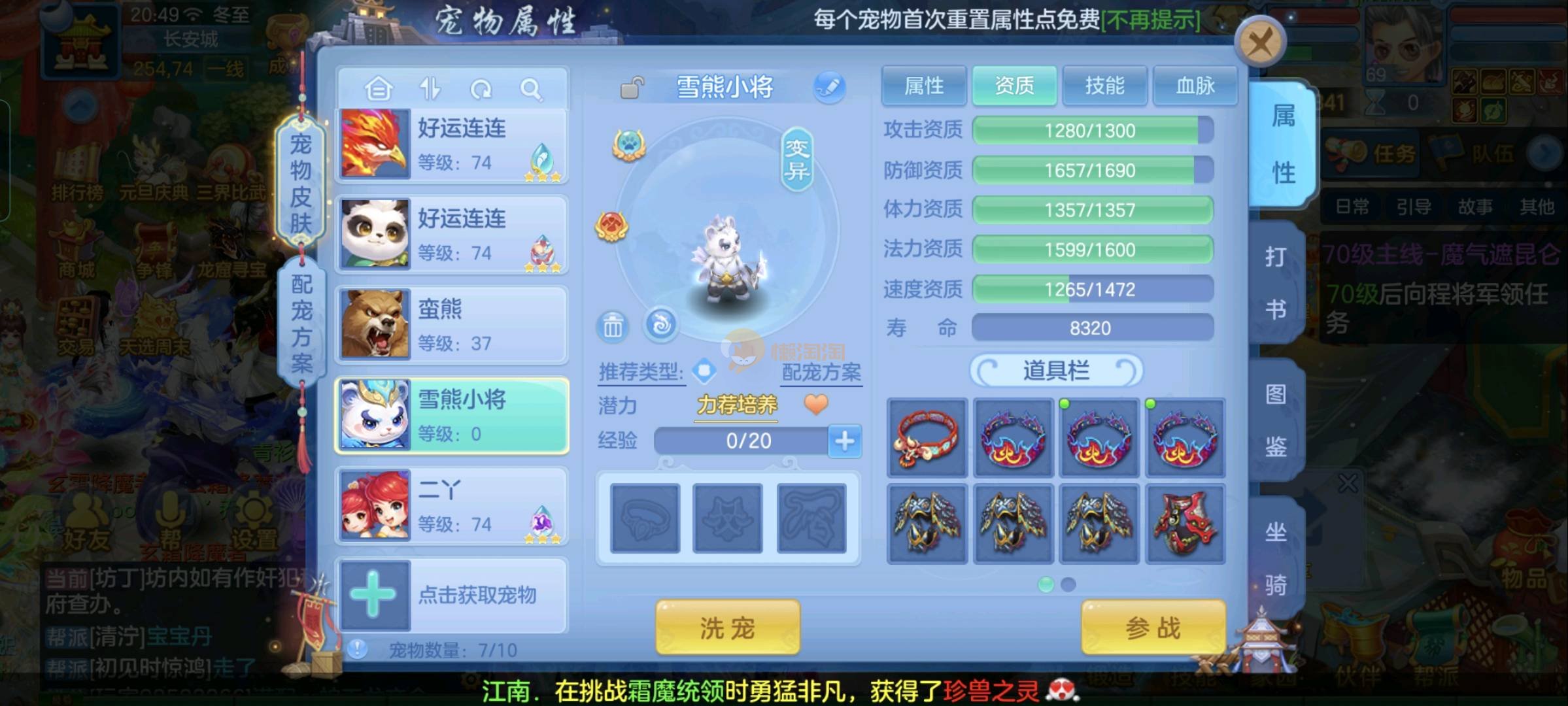Click the 洗宠 button
This screenshot has width=1568, height=706.
tap(727, 628)
